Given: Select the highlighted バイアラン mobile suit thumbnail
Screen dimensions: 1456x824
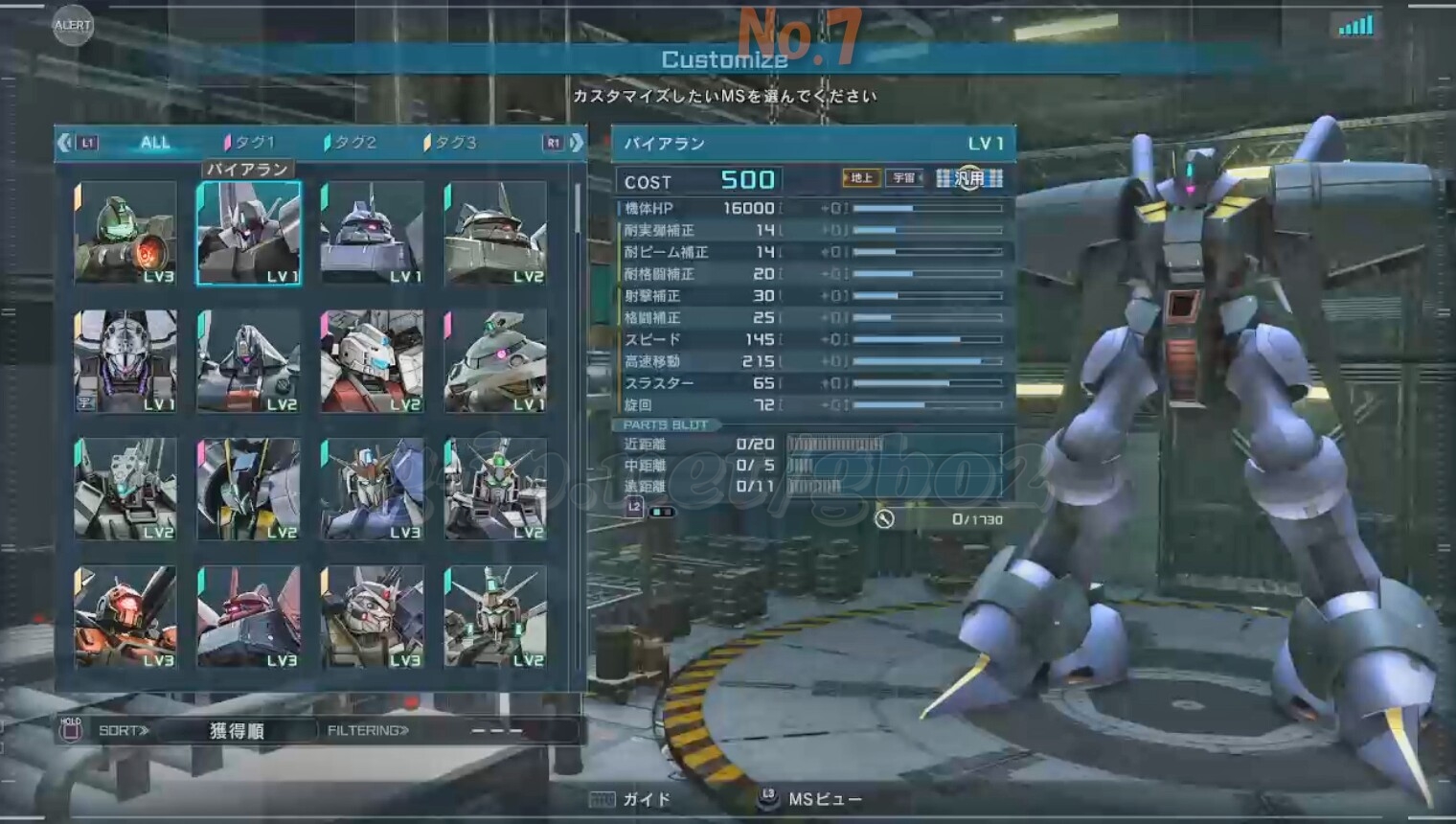Looking at the screenshot, I should click(x=248, y=233).
